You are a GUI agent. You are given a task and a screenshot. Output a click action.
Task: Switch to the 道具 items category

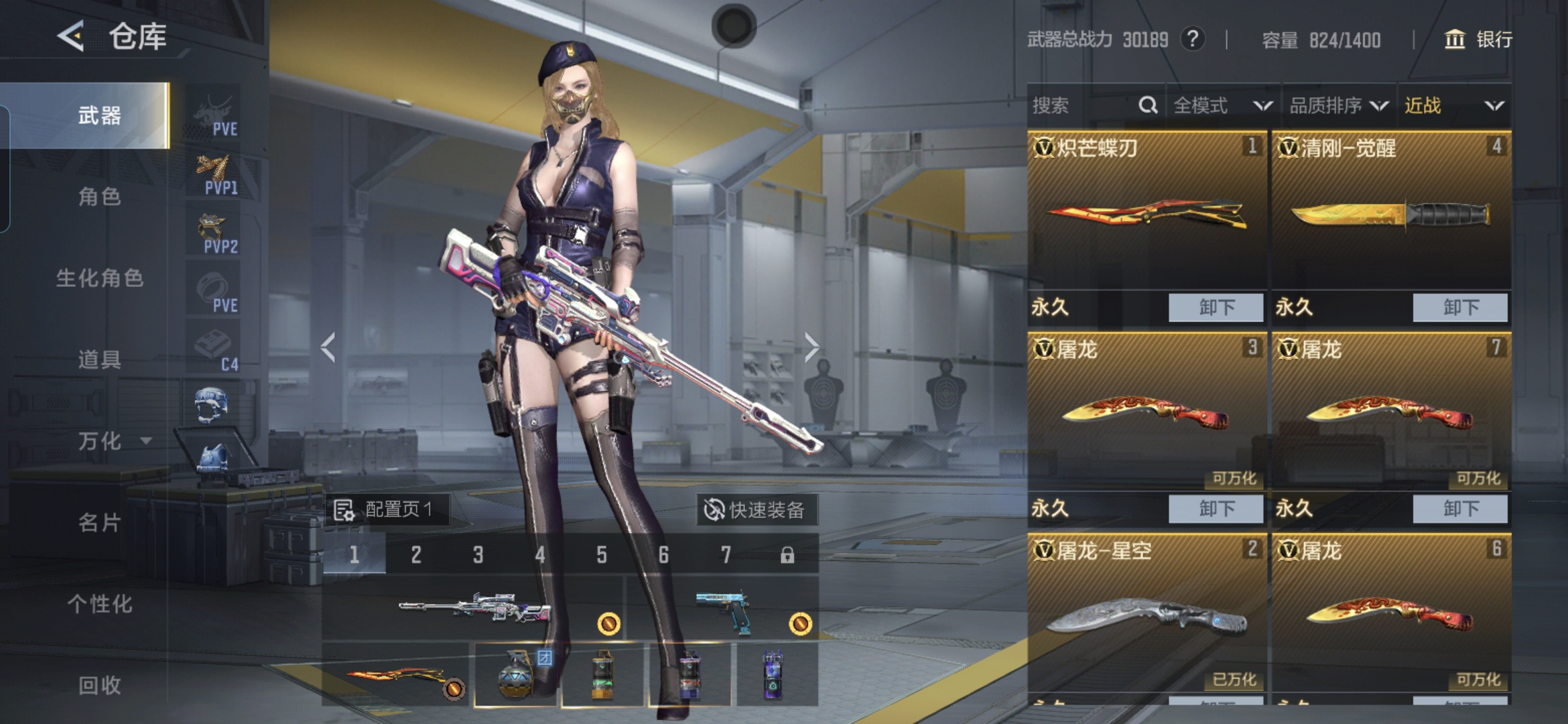99,359
